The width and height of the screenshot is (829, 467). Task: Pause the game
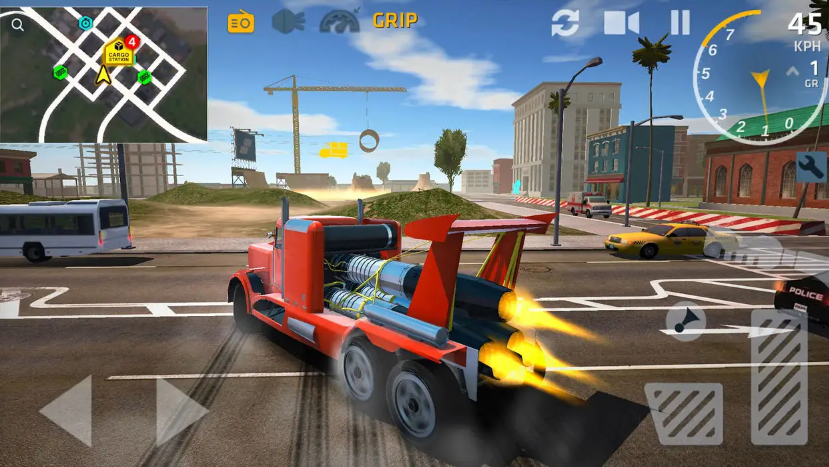click(679, 22)
